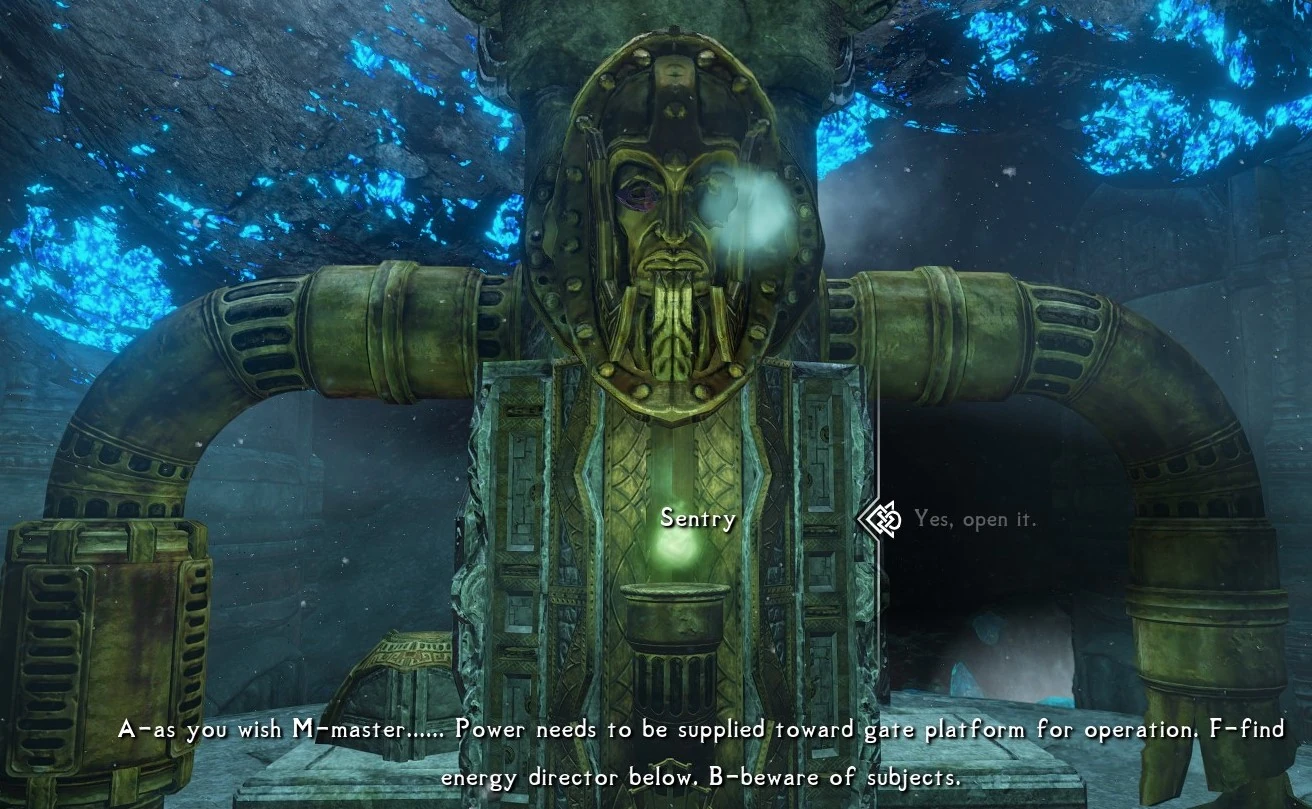Click the 'Sentry' name label
Image resolution: width=1312 pixels, height=809 pixels.
coord(697,519)
